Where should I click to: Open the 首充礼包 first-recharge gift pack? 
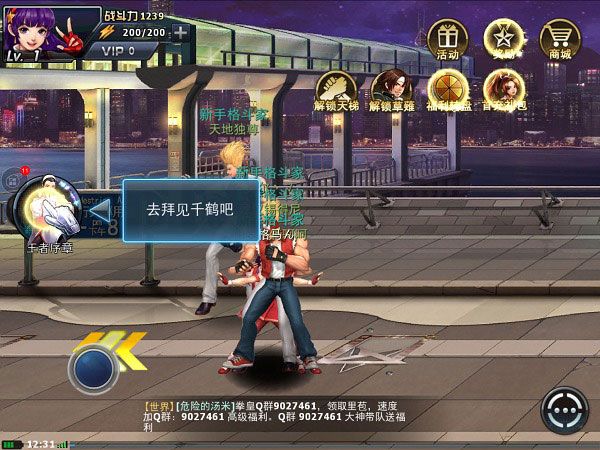click(505, 87)
